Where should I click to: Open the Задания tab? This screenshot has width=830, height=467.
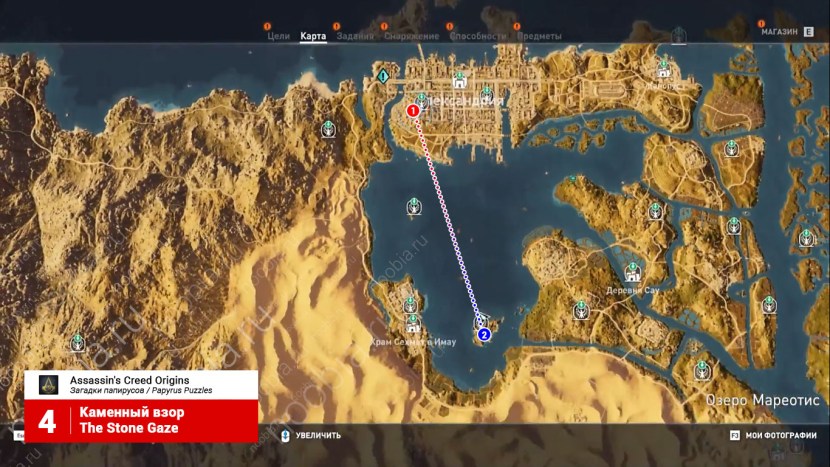[x=355, y=36]
